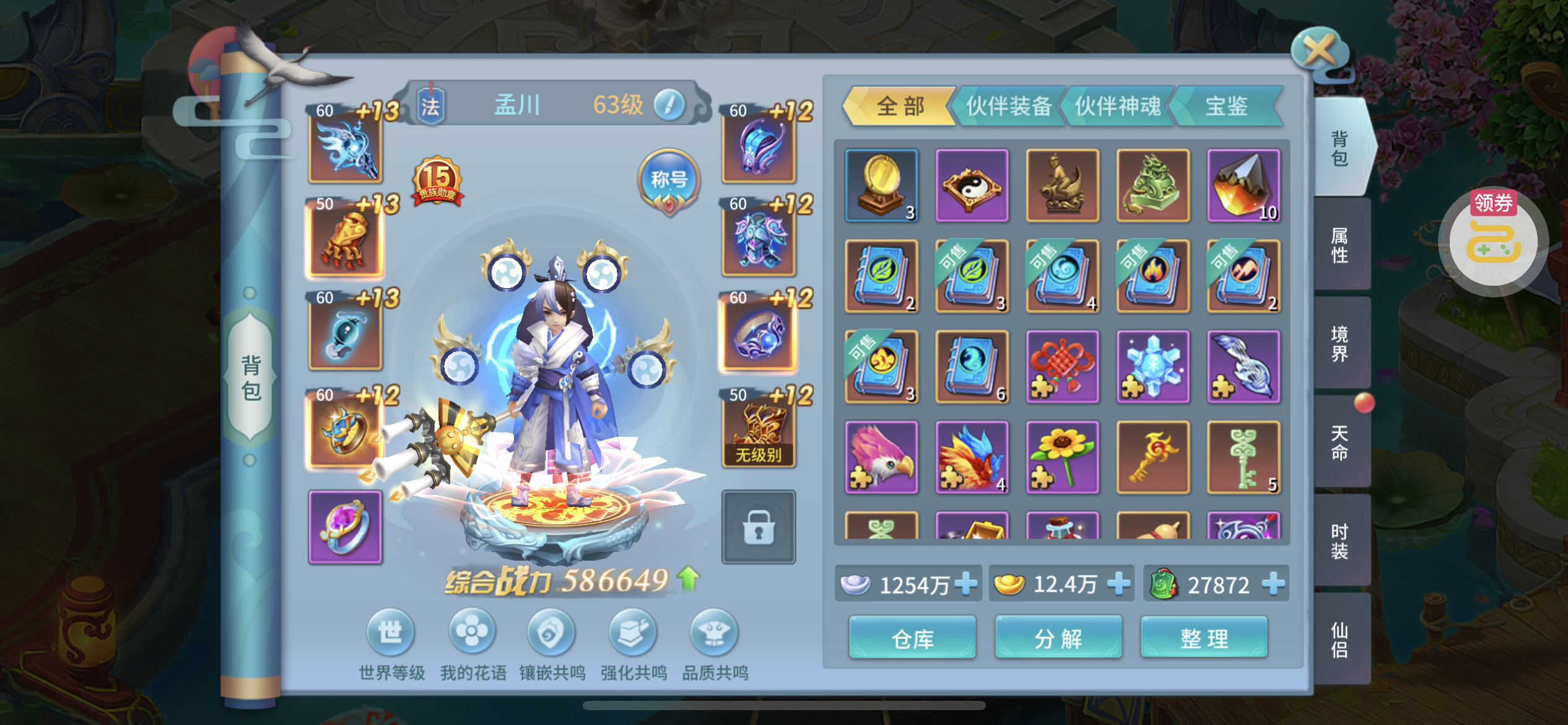1568x725 pixels.
Task: Show the 时装 costume side tab
Action: click(1339, 541)
